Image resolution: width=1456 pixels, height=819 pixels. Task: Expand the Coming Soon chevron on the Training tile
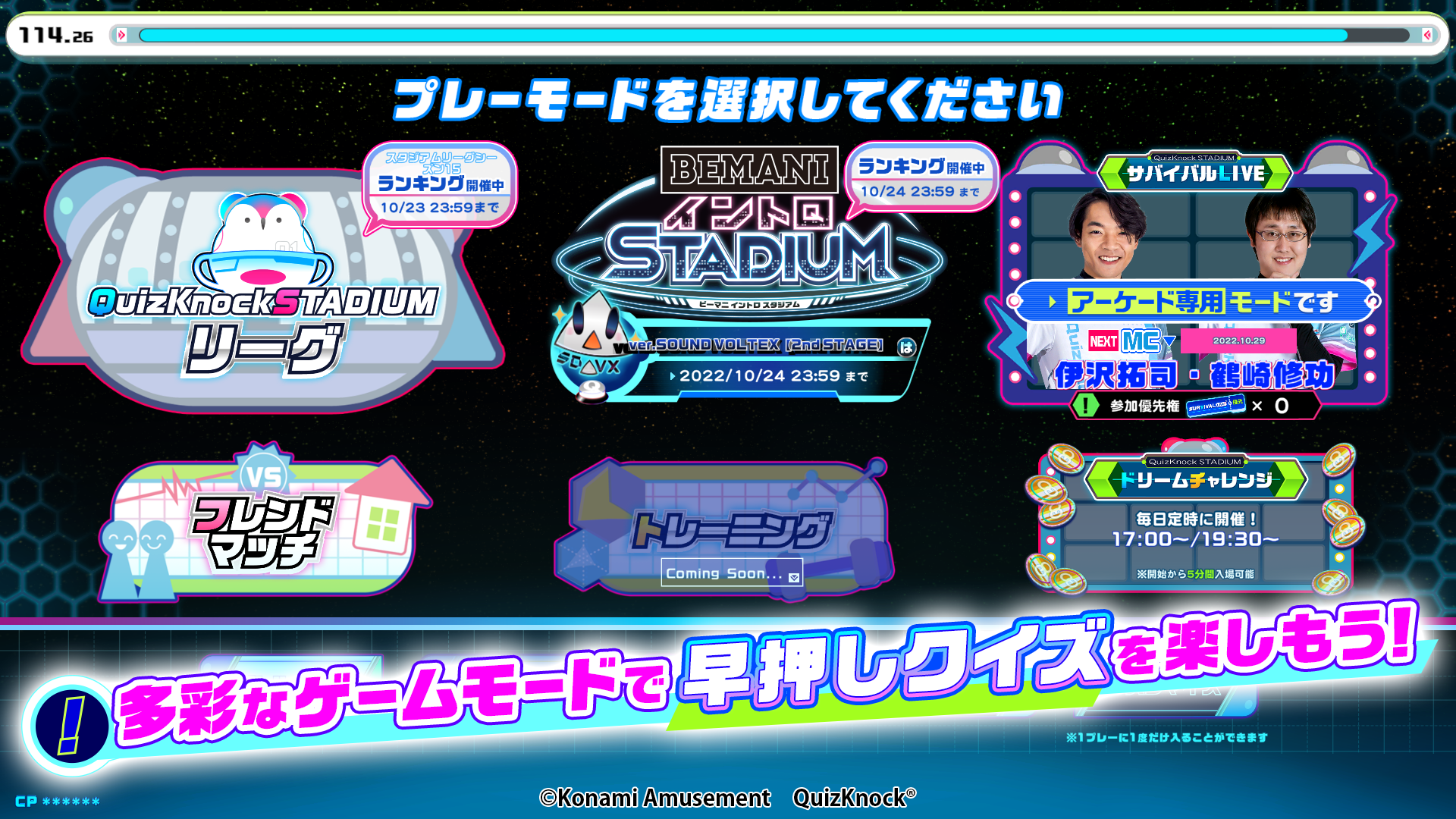click(x=795, y=575)
